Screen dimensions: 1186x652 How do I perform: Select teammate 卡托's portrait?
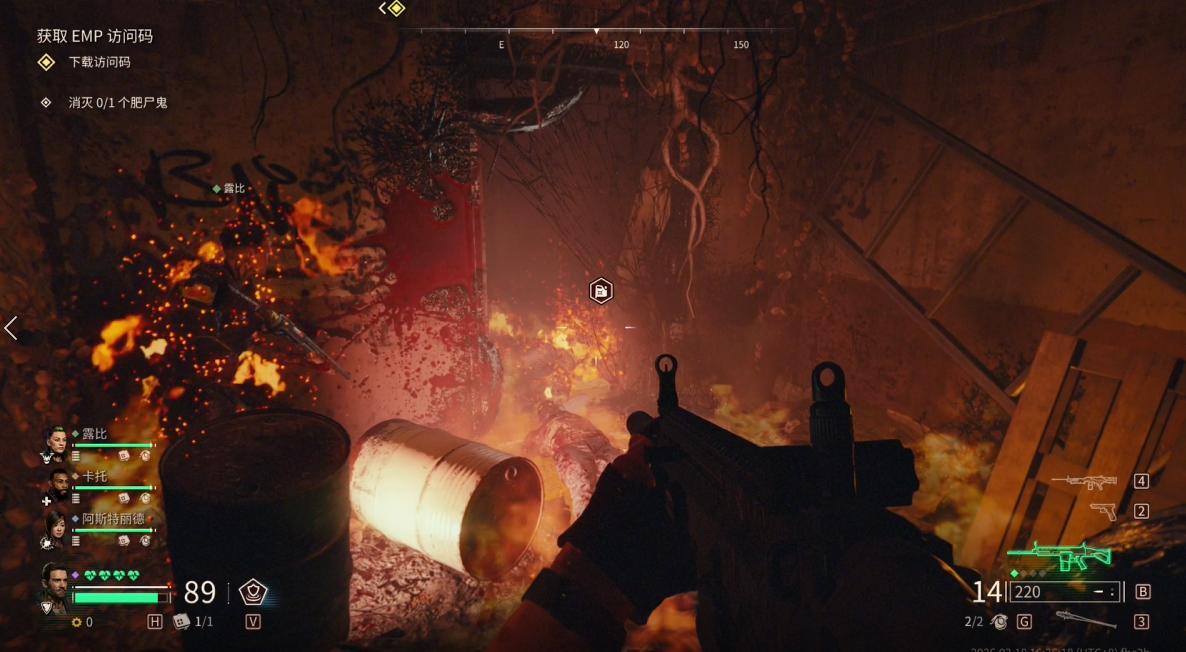[59, 485]
